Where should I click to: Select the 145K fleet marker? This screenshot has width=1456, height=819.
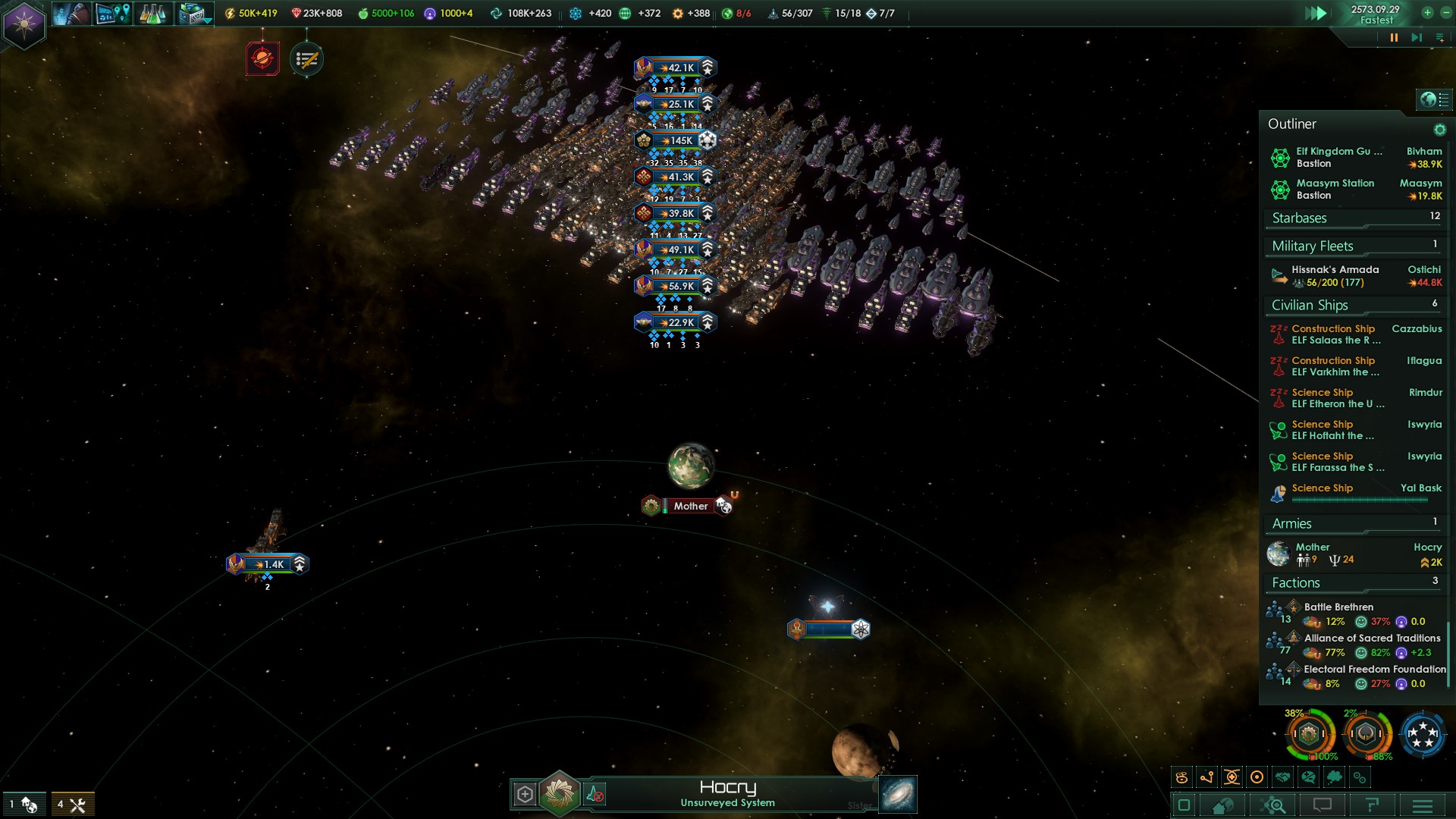pyautogui.click(x=676, y=140)
